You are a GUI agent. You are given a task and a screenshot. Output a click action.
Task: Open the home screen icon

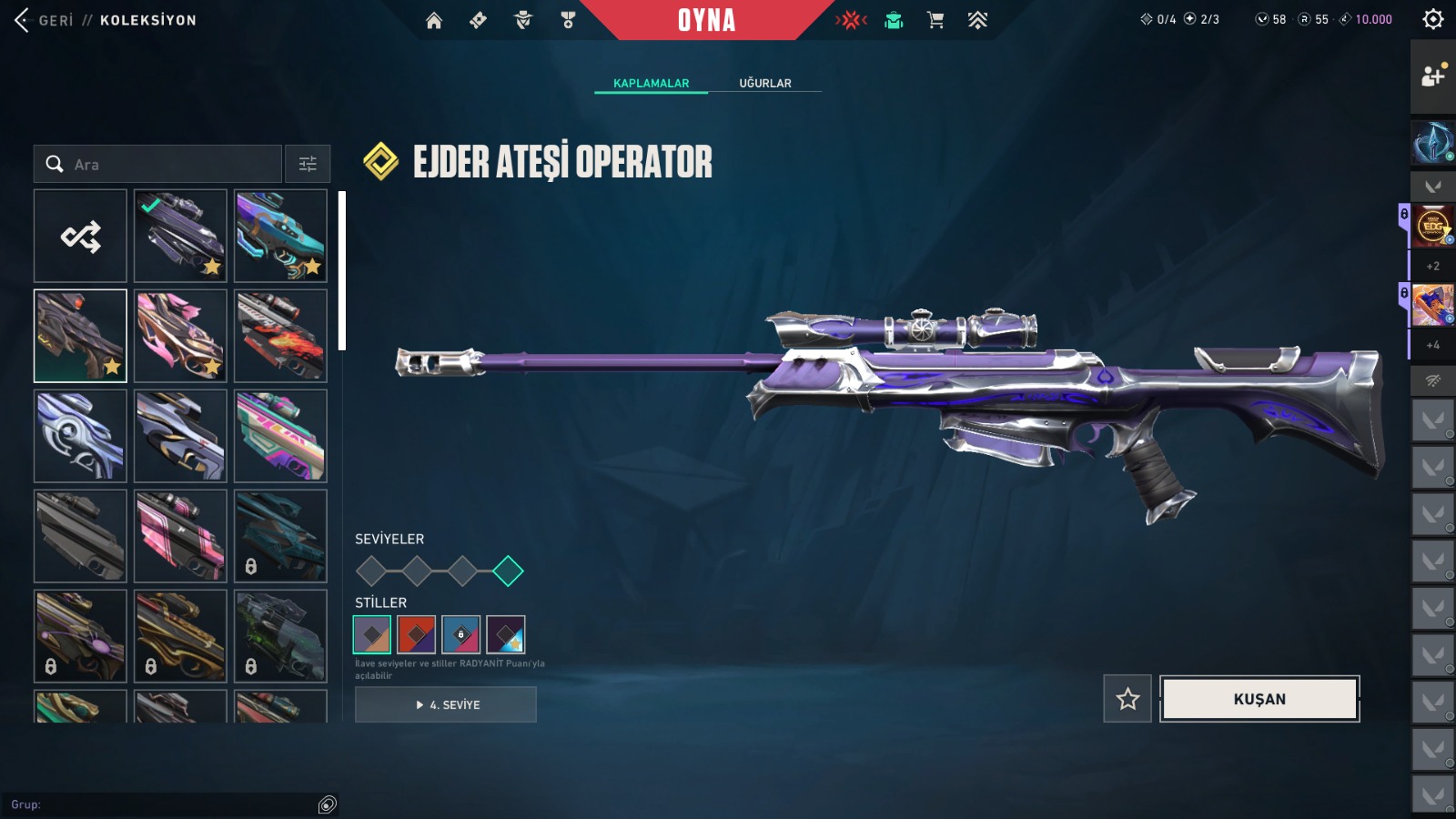tap(434, 20)
